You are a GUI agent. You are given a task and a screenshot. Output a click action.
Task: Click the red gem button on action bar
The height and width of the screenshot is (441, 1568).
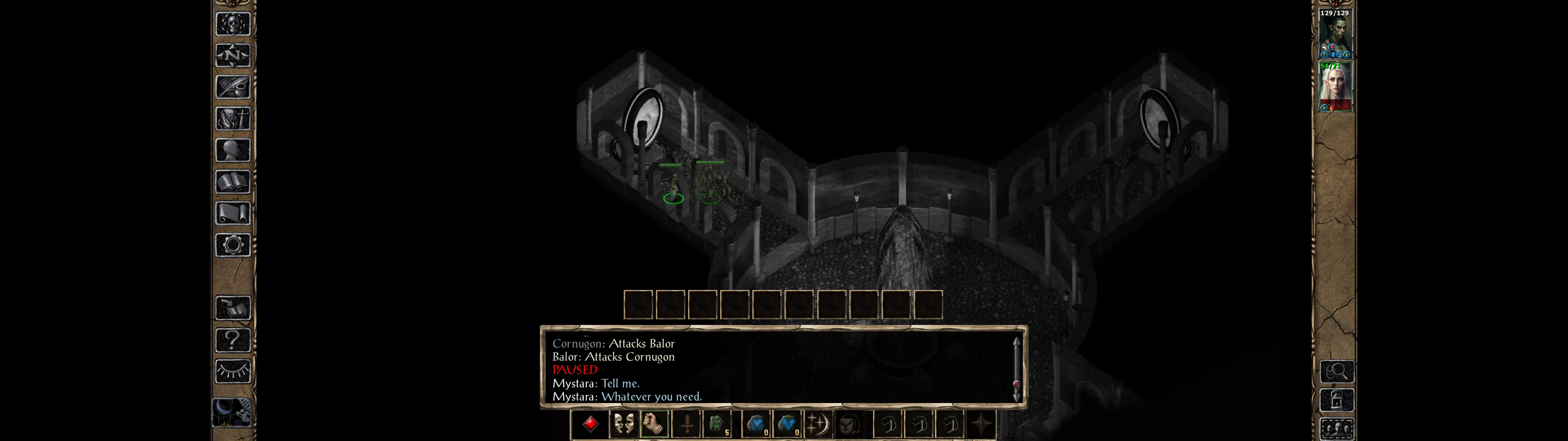[590, 424]
